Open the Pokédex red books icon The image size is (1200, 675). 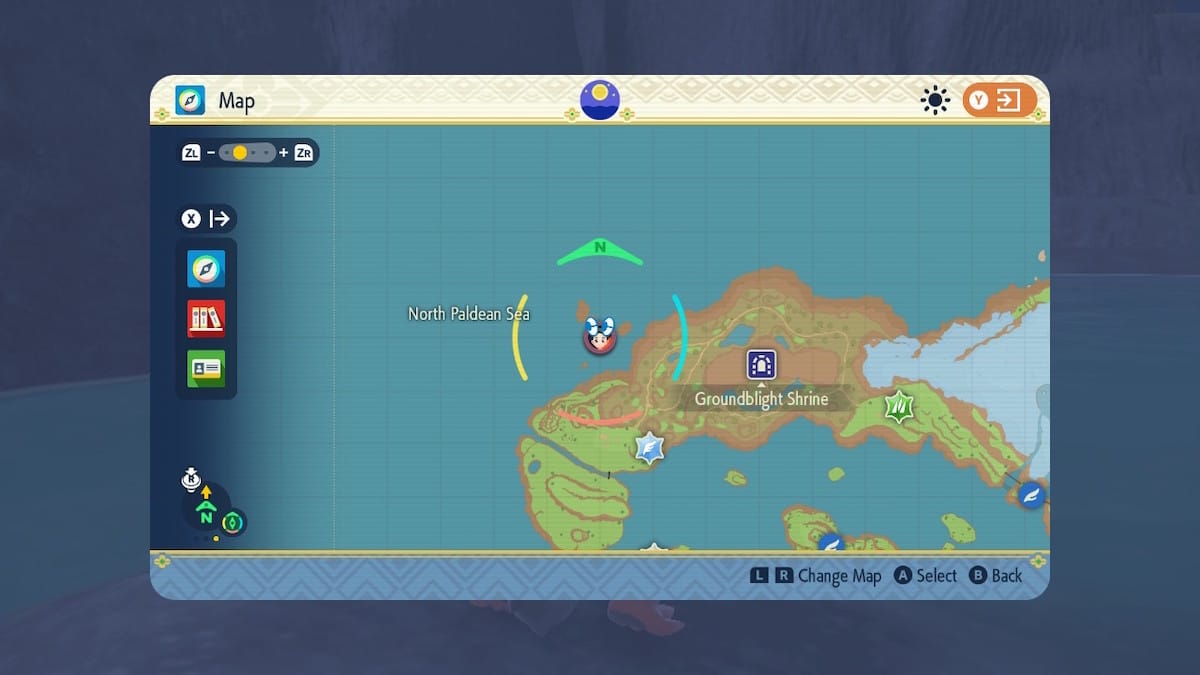click(x=206, y=318)
